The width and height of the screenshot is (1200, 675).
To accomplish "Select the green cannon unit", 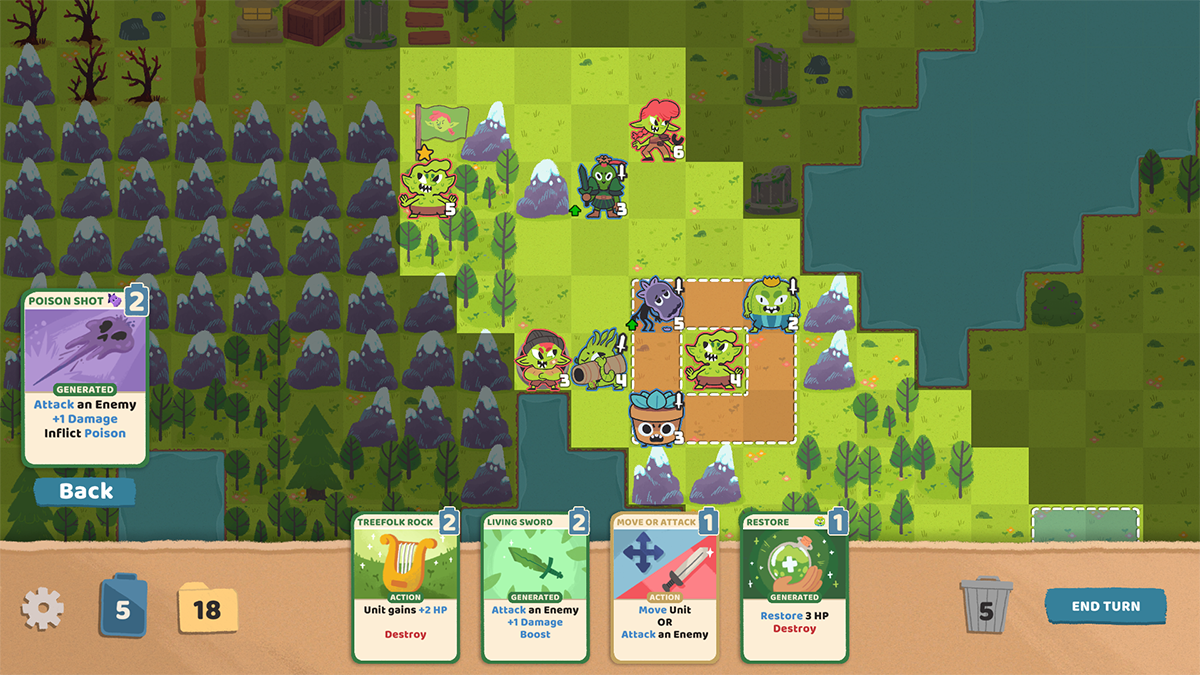I will click(602, 361).
